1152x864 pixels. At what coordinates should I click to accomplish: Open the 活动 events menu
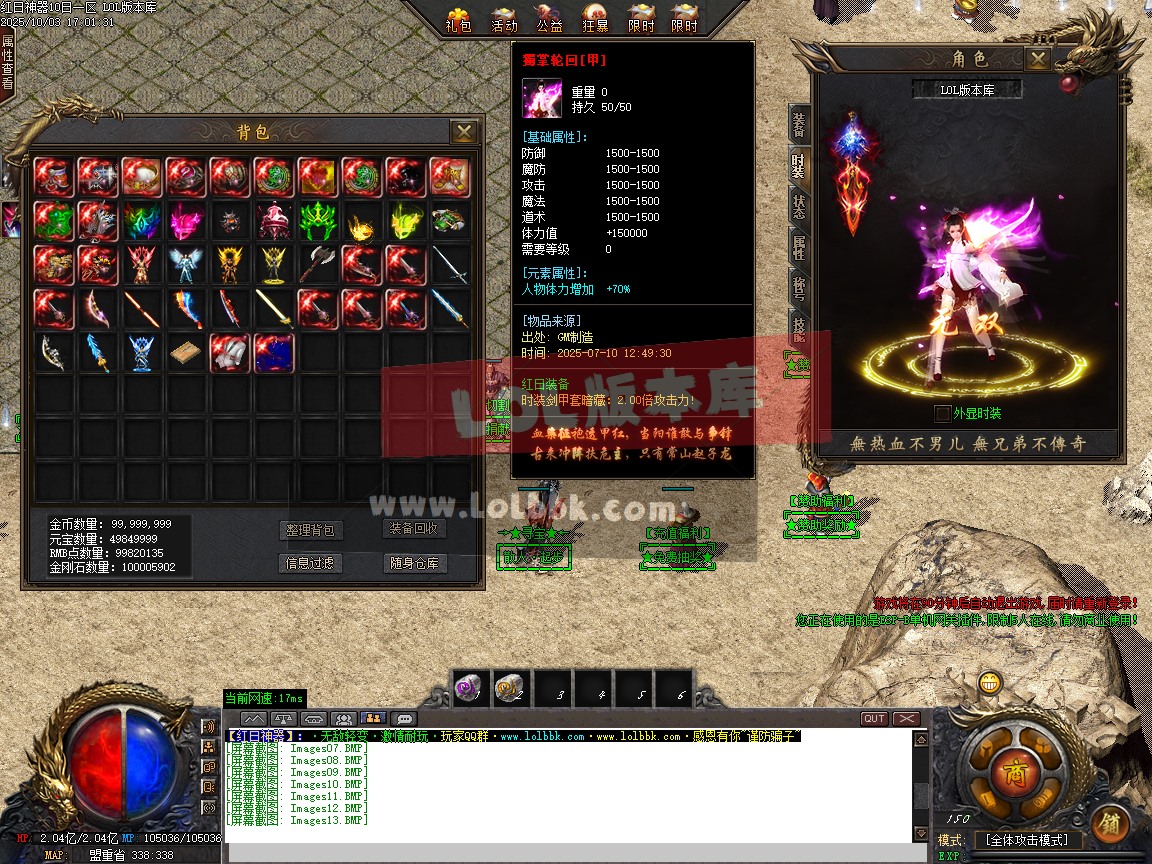(x=504, y=18)
